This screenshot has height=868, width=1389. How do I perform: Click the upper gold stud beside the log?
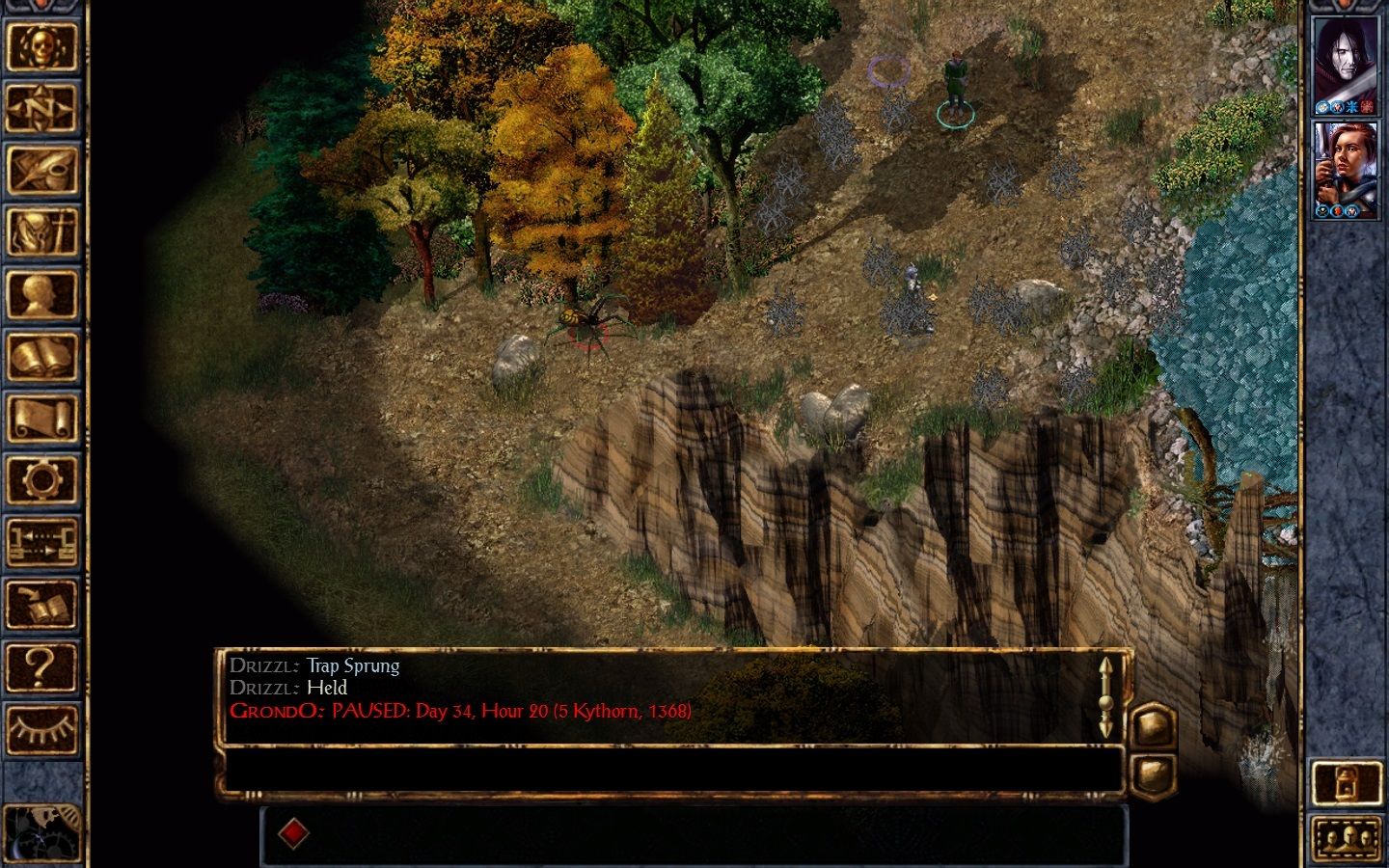[1153, 724]
